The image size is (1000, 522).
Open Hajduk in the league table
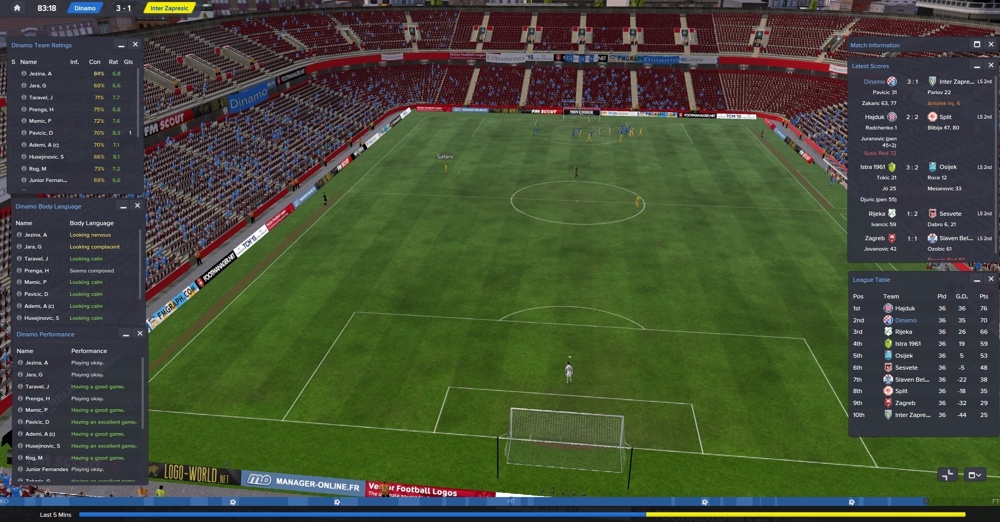pyautogui.click(x=906, y=309)
